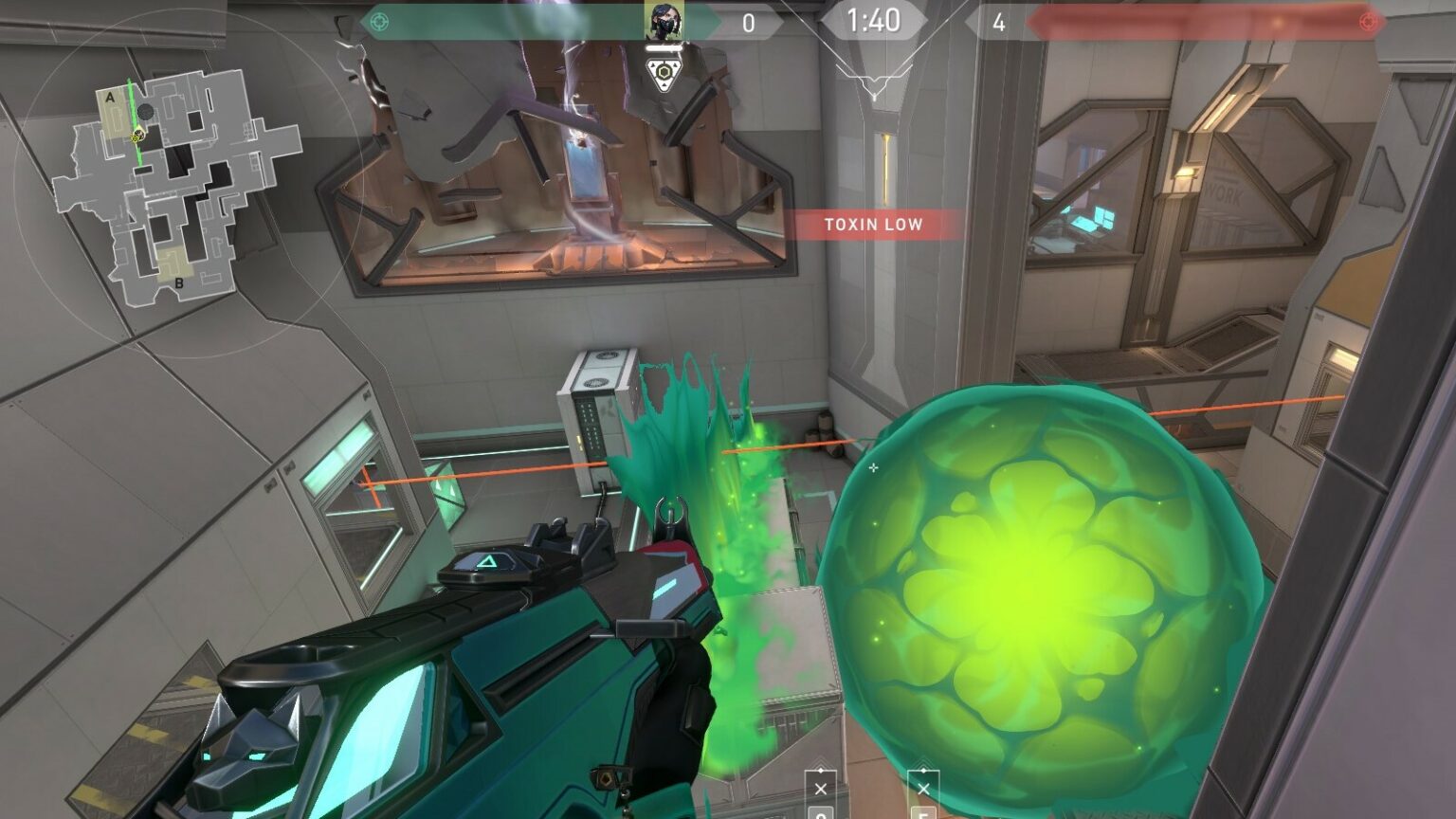The height and width of the screenshot is (819, 1456).
Task: Toggle the X indicator on the Q ability slot
Action: pyautogui.click(x=821, y=789)
